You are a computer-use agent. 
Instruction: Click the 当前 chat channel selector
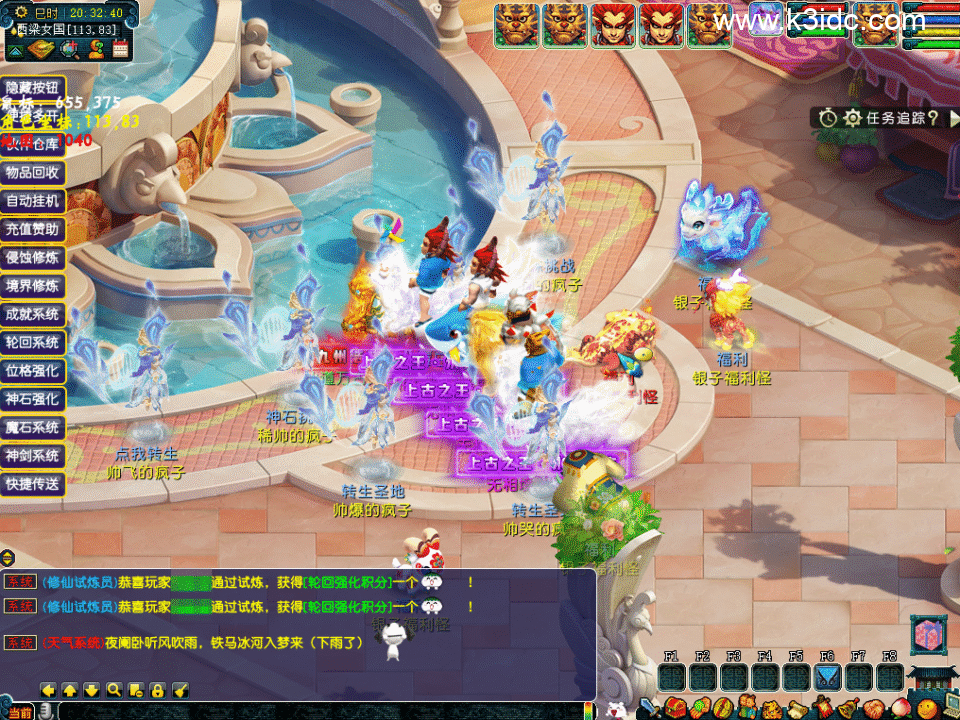20,711
